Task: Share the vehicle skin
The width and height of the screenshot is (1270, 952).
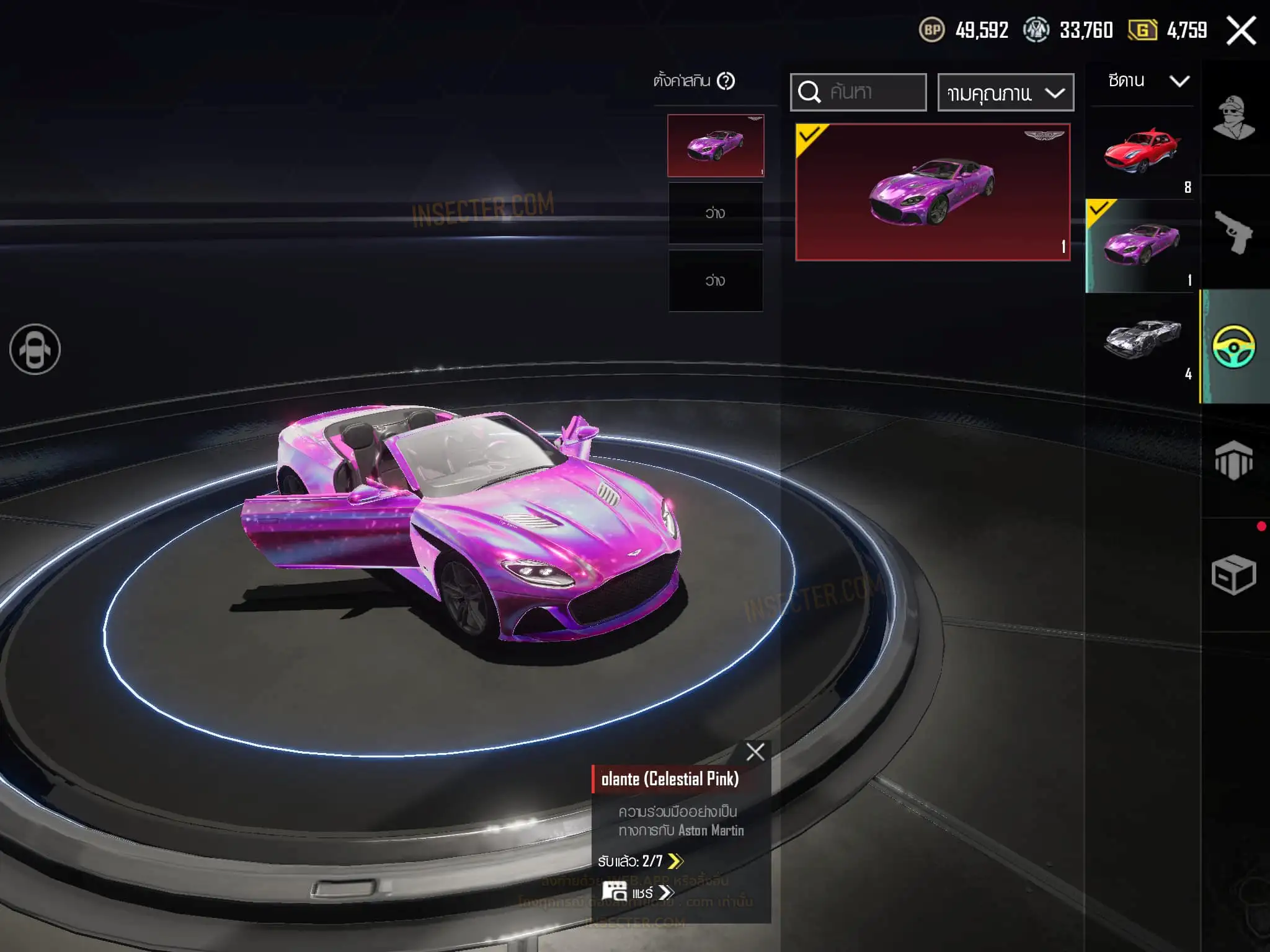Action: (x=639, y=892)
